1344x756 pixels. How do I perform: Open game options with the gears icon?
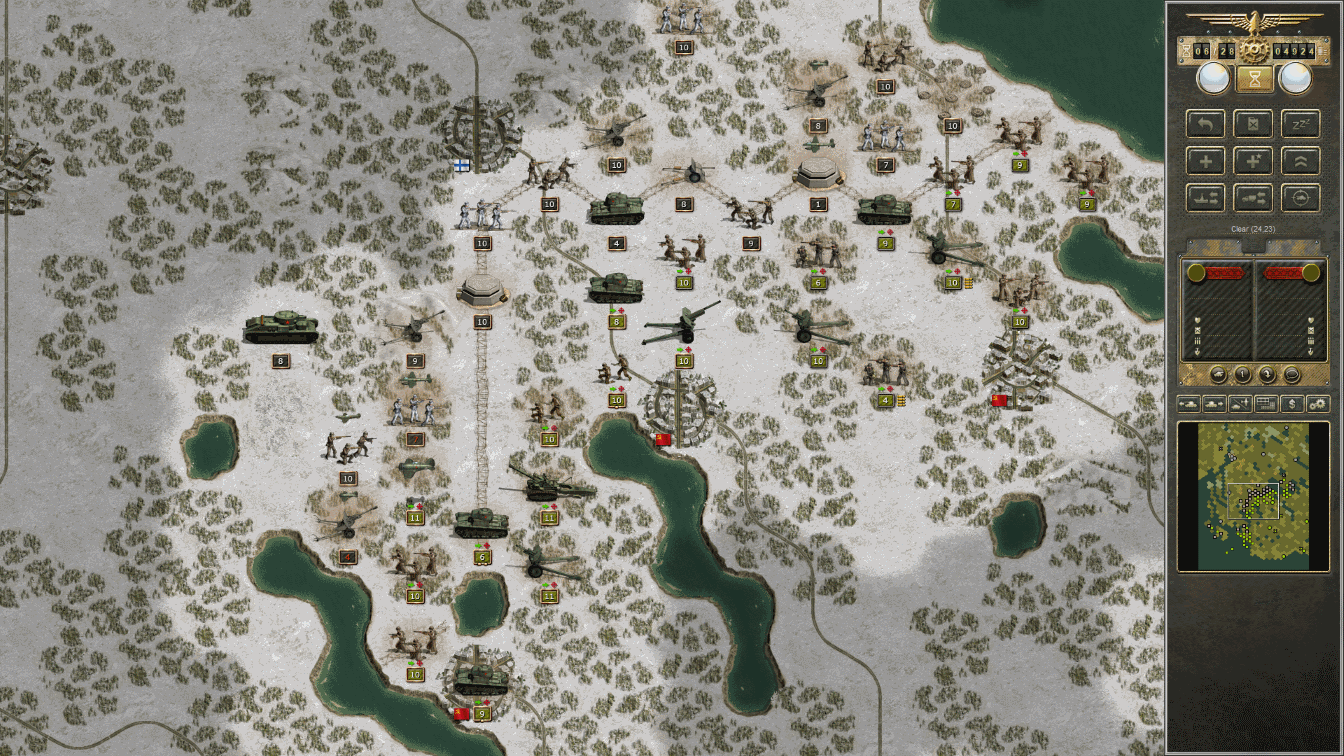[1318, 404]
